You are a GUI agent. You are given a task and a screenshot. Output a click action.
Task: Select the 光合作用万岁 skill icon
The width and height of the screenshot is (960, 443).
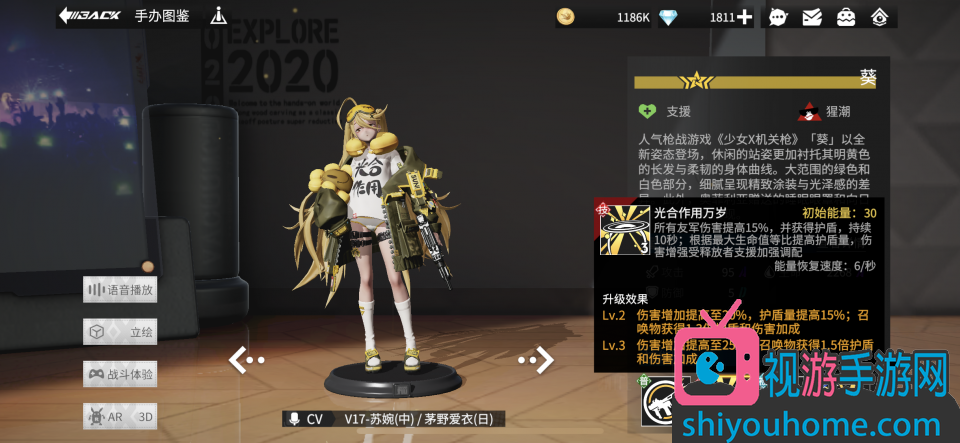pos(625,229)
